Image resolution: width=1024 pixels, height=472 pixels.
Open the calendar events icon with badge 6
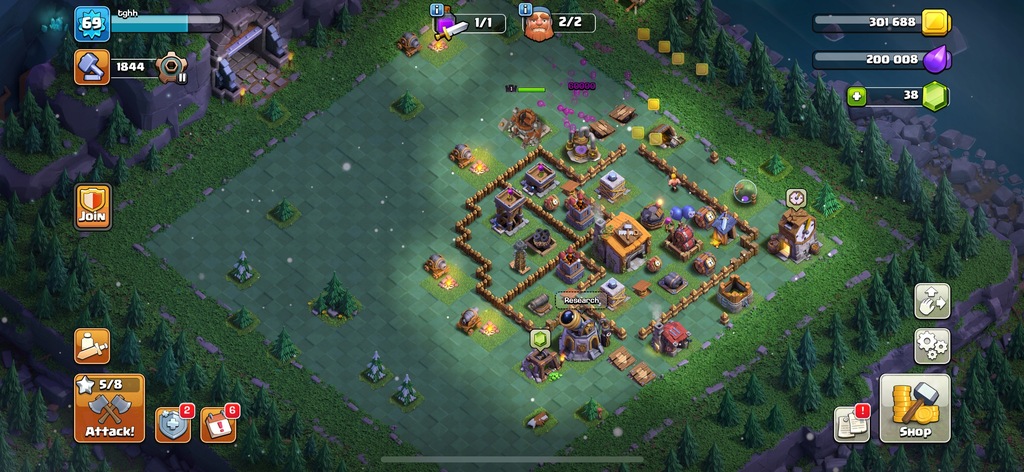coord(218,424)
